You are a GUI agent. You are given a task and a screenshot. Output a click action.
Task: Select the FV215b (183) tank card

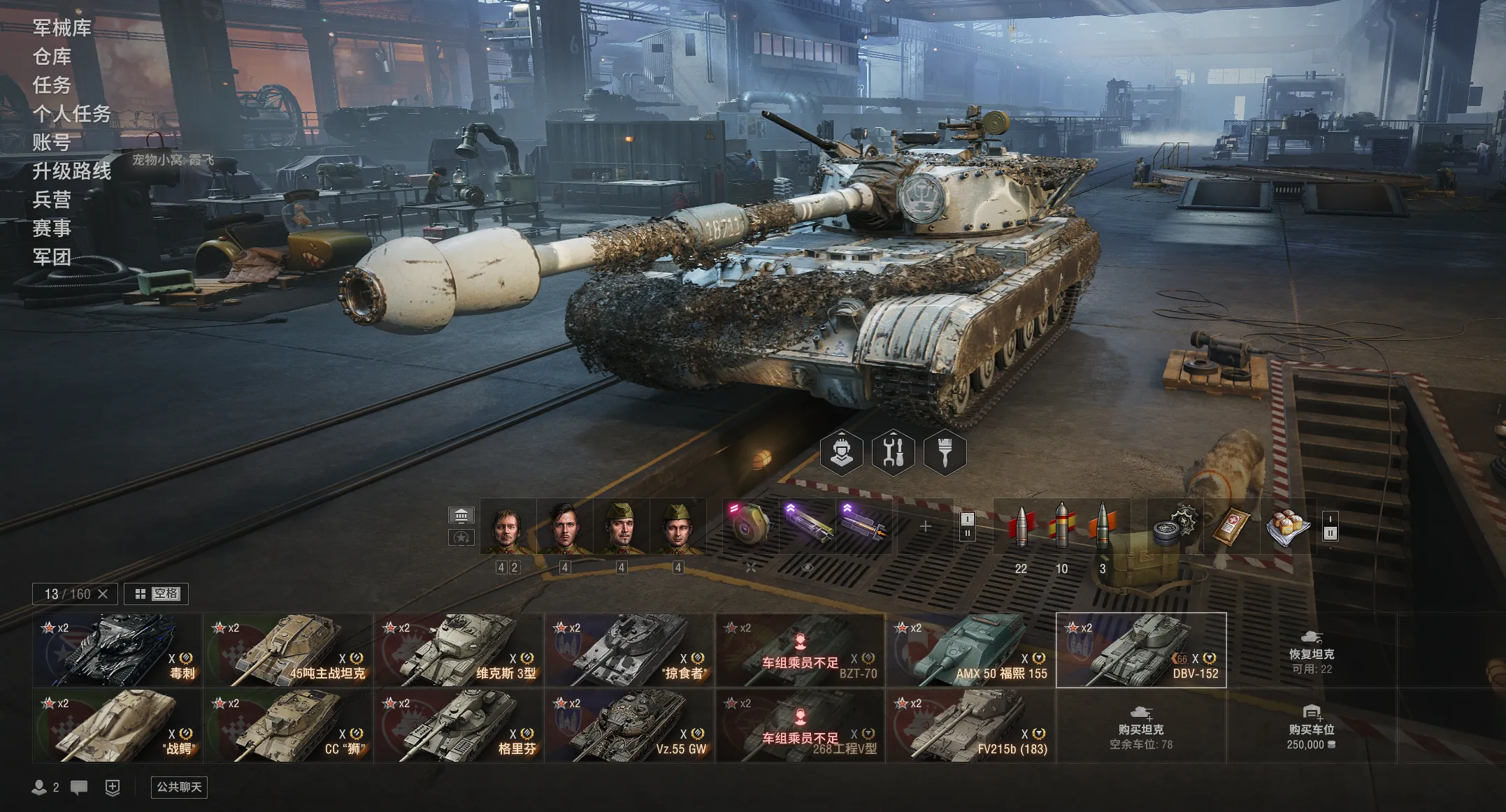coord(970,725)
